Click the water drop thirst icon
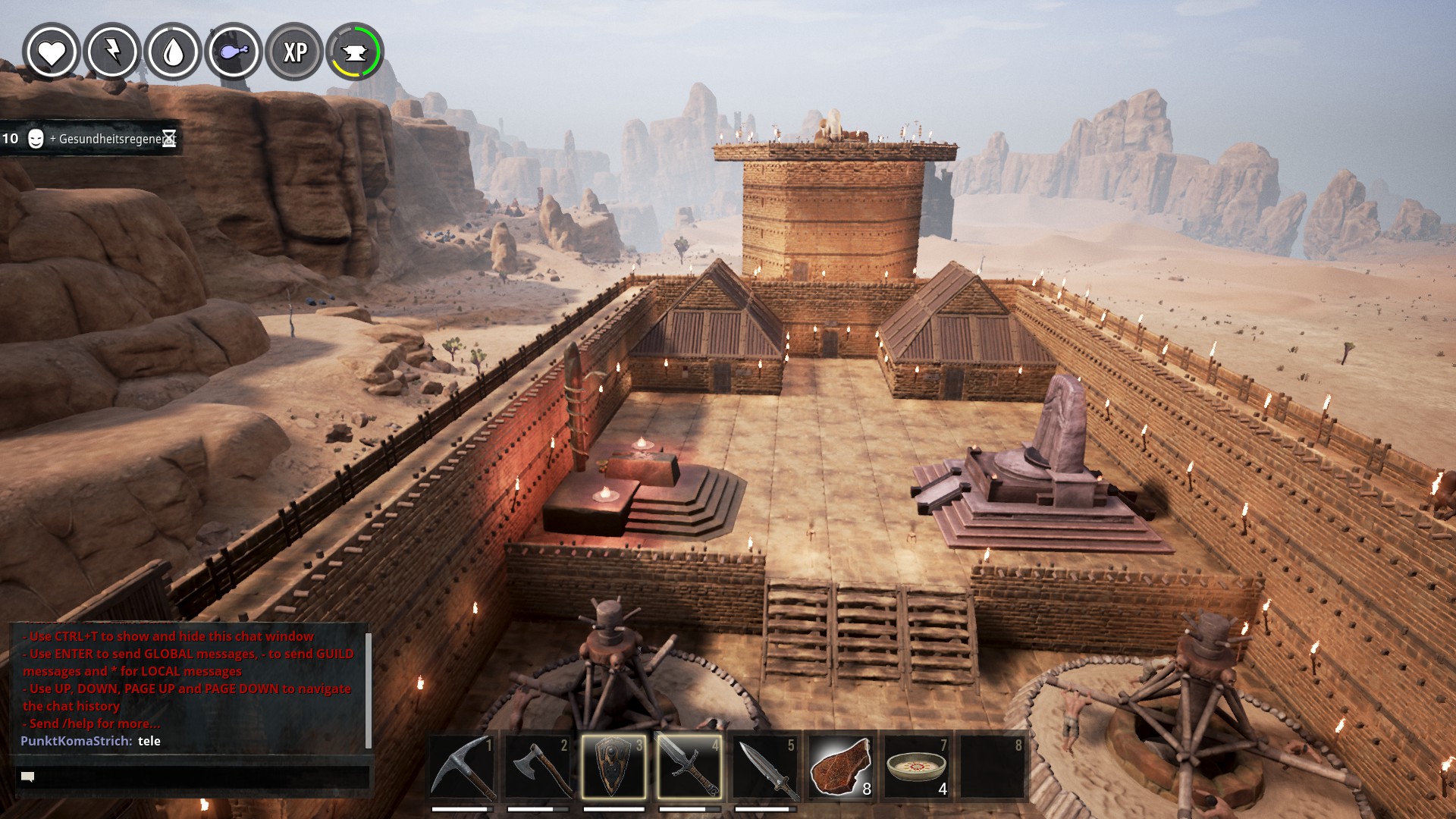Screen dimensions: 1456x819 (174, 52)
